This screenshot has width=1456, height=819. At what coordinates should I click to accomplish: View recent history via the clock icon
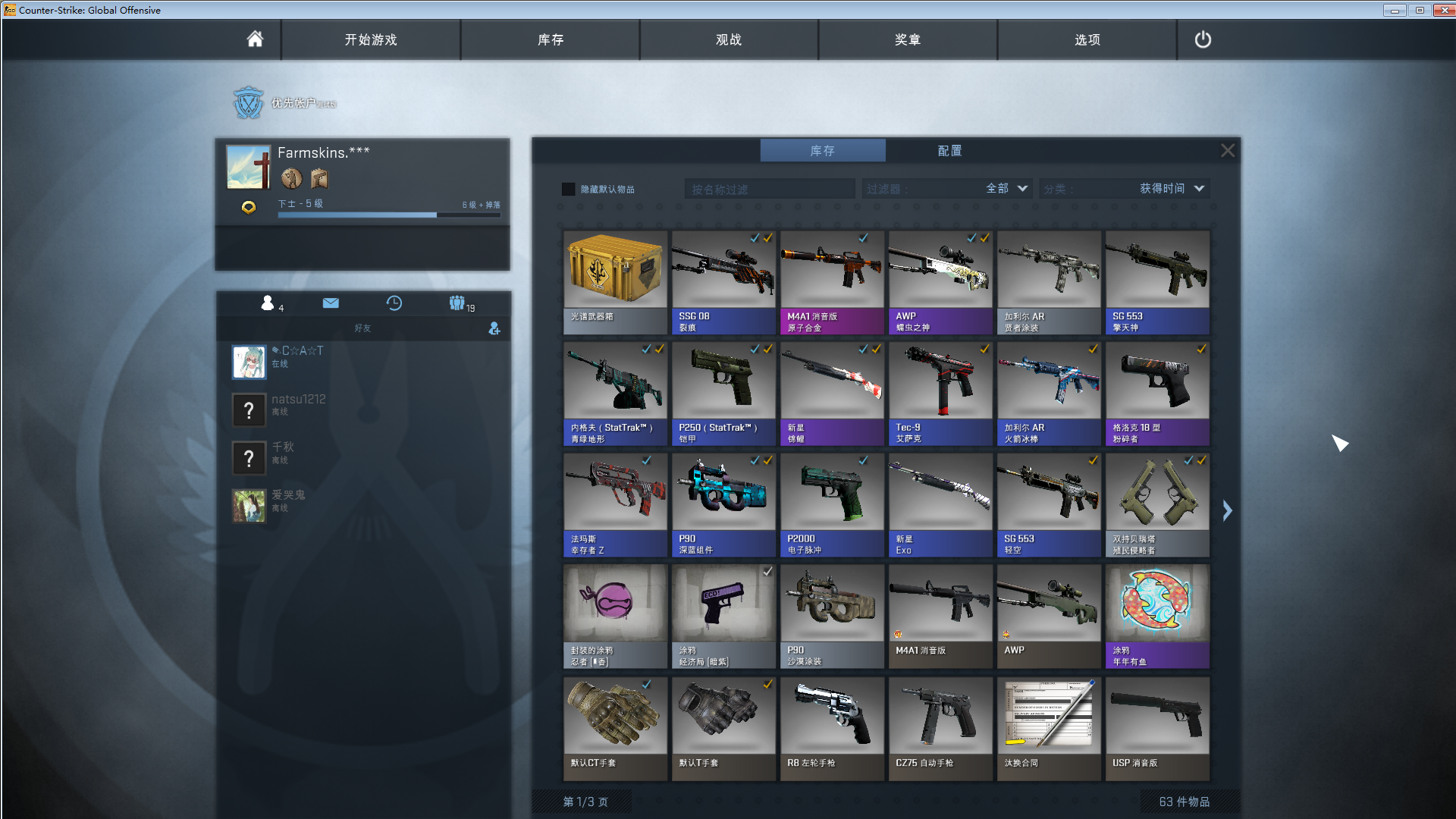[x=394, y=303]
